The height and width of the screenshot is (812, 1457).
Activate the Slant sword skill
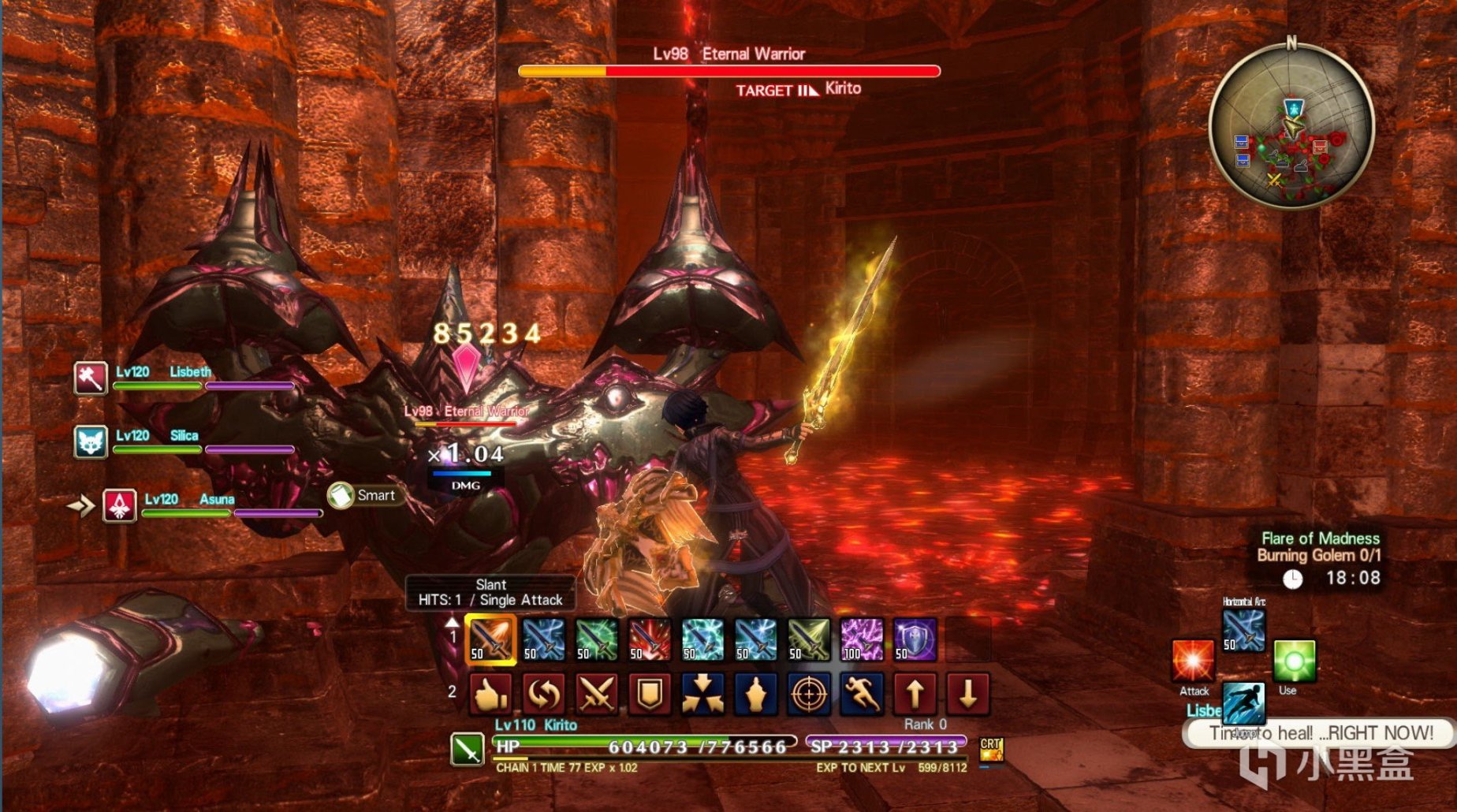491,639
